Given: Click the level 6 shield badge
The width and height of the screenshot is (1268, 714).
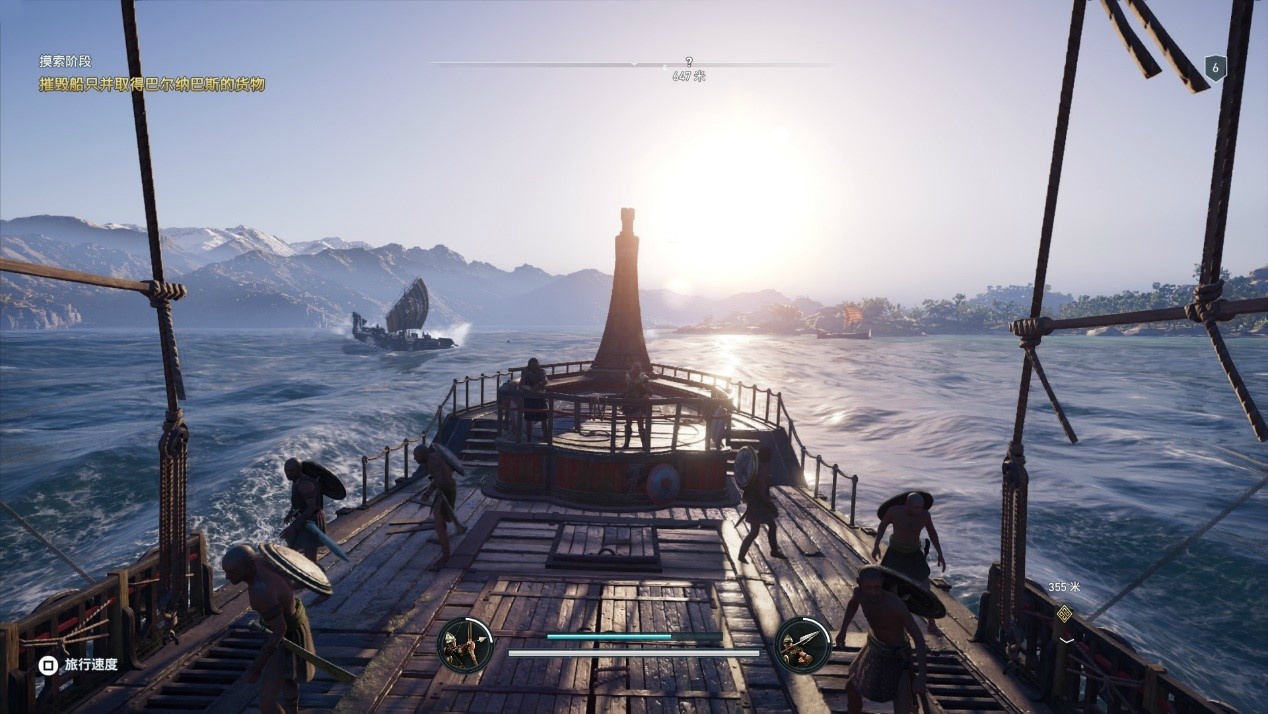Looking at the screenshot, I should [x=1215, y=68].
